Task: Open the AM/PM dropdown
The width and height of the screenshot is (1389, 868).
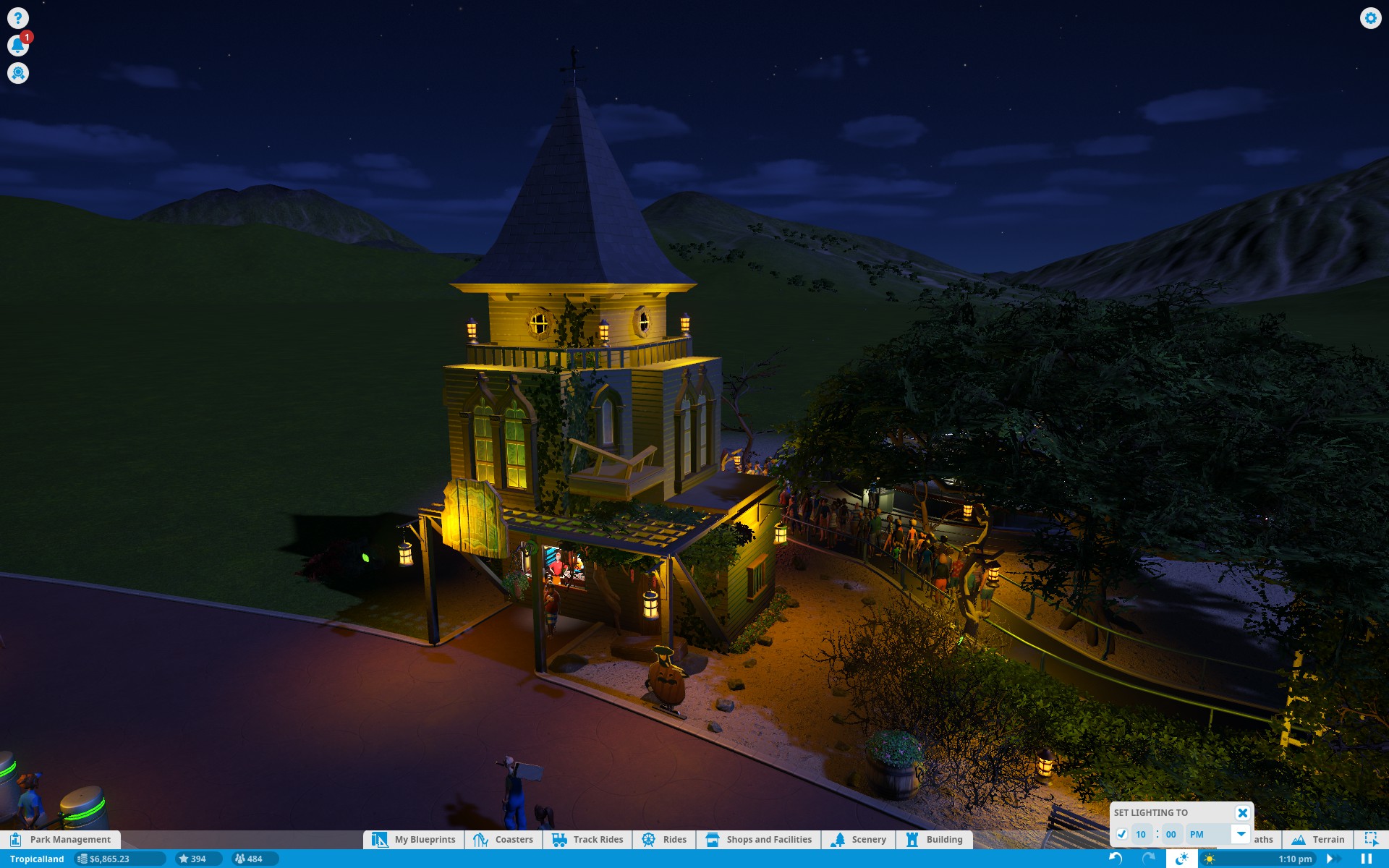Action: click(1241, 834)
